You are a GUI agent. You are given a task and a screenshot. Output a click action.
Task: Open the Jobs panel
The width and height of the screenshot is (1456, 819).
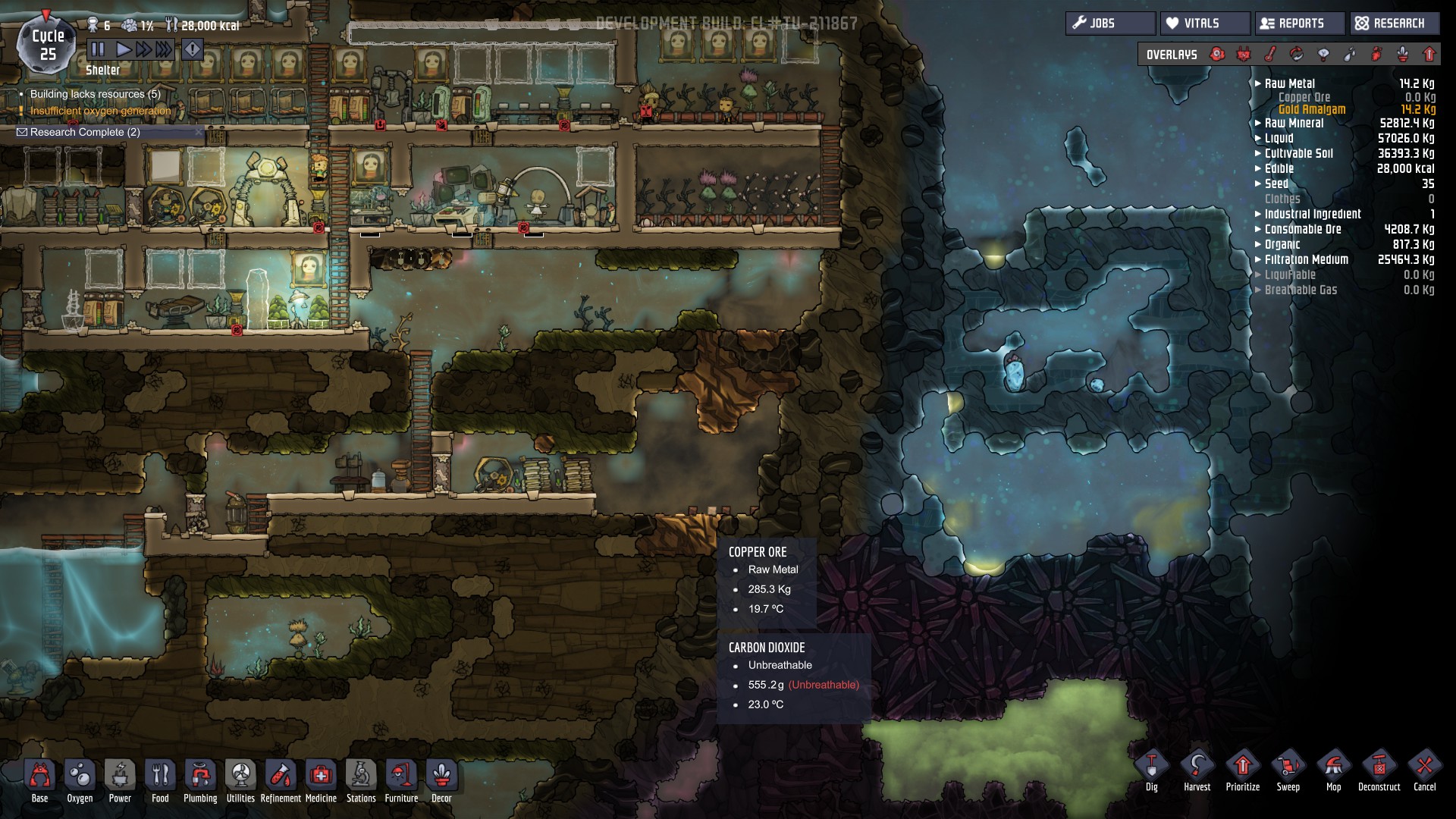point(1110,24)
